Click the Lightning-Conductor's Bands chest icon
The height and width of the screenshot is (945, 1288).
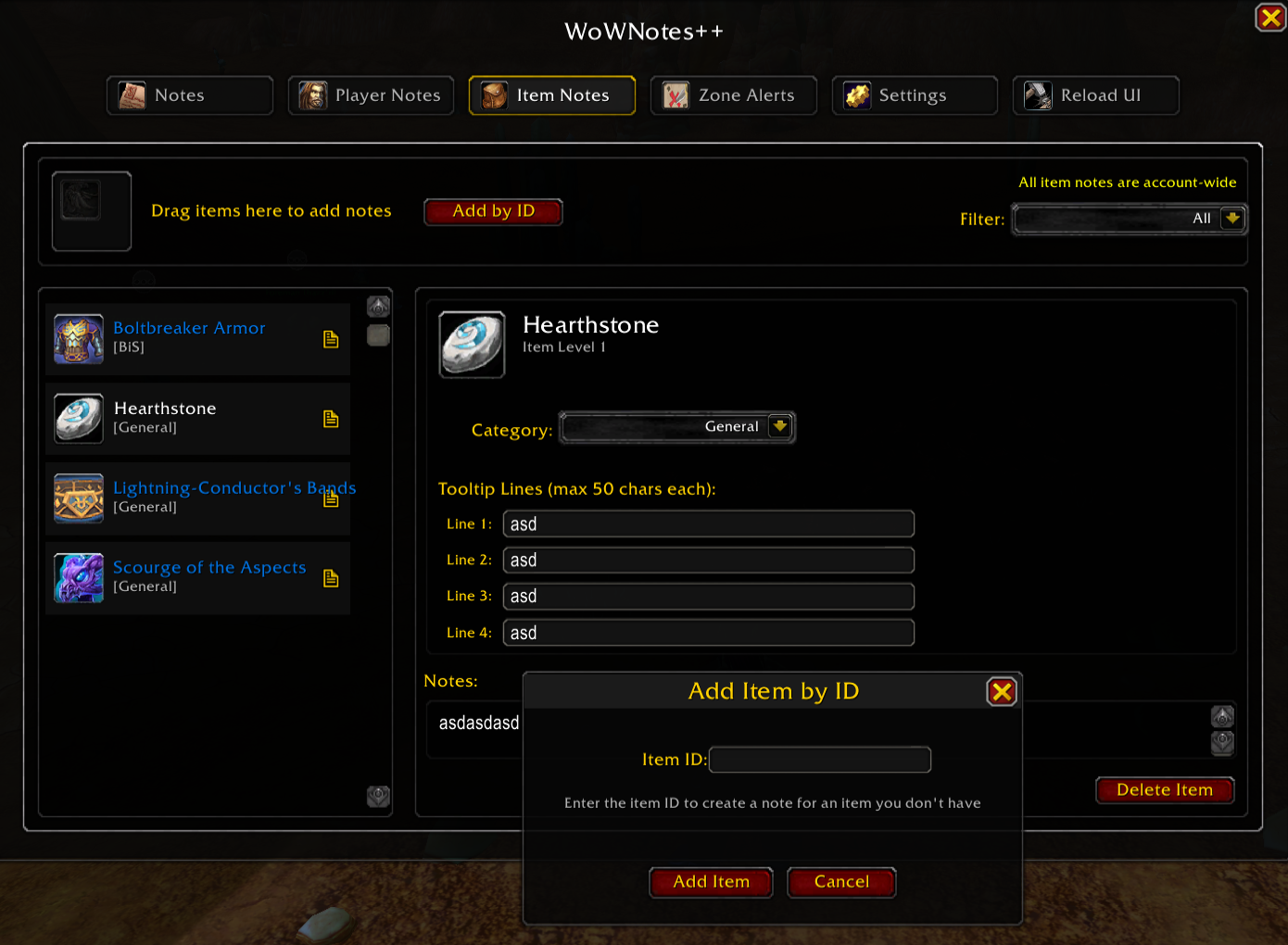point(78,498)
